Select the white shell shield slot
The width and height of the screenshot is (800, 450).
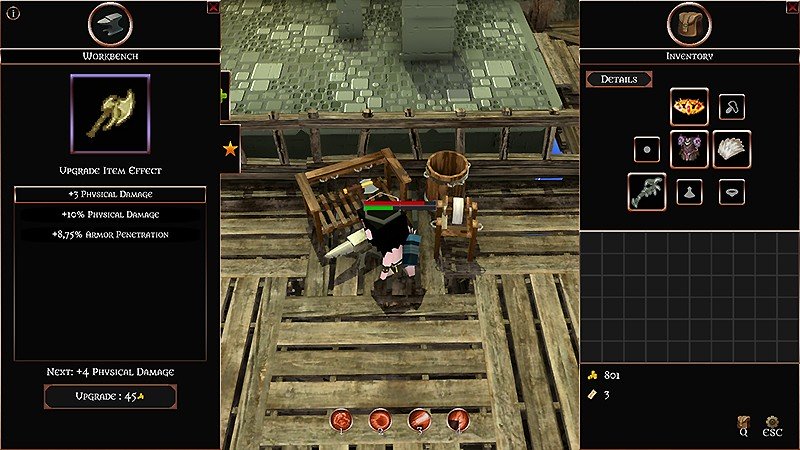(732, 149)
